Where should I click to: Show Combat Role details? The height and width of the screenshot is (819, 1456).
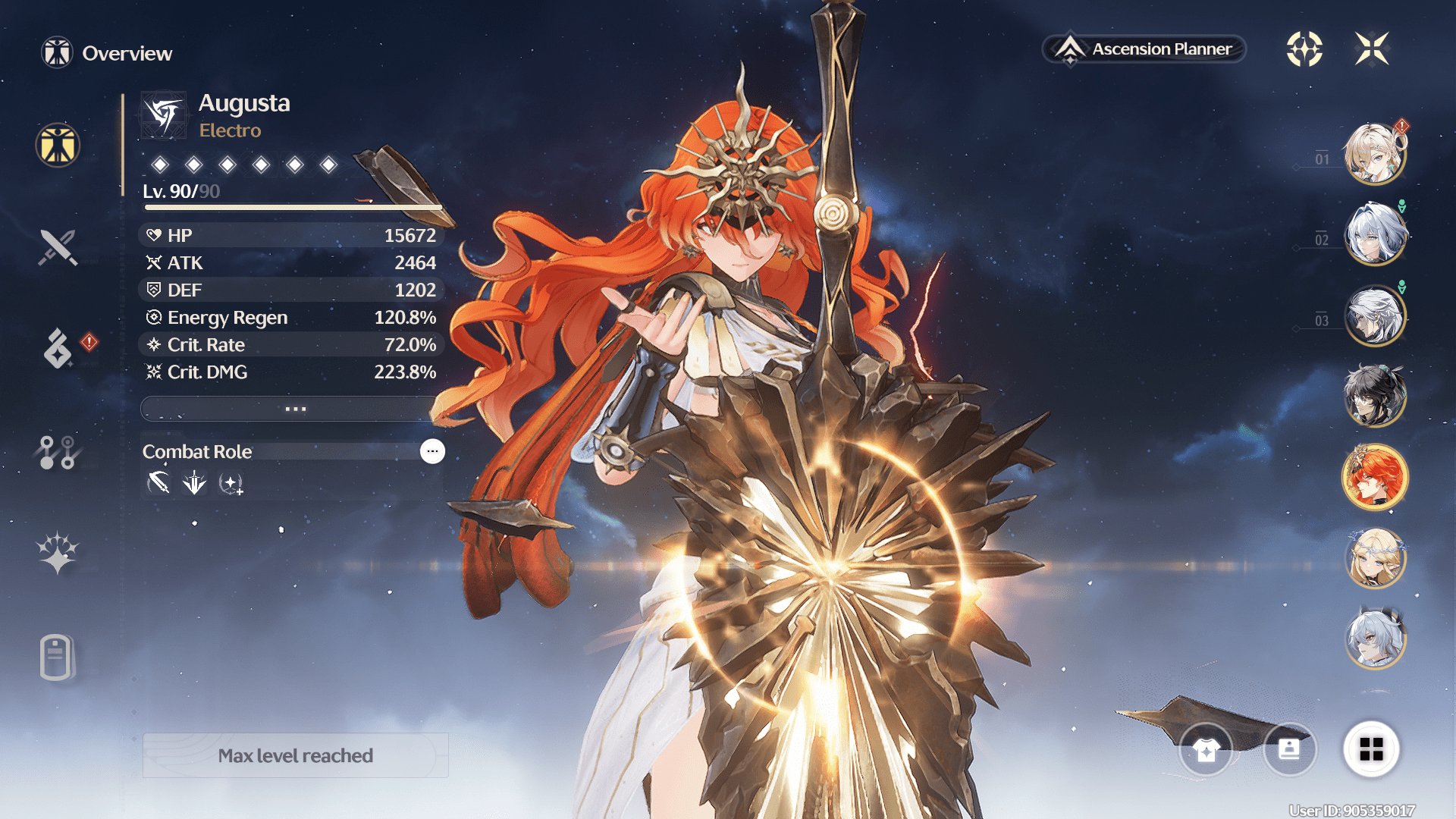[x=432, y=451]
